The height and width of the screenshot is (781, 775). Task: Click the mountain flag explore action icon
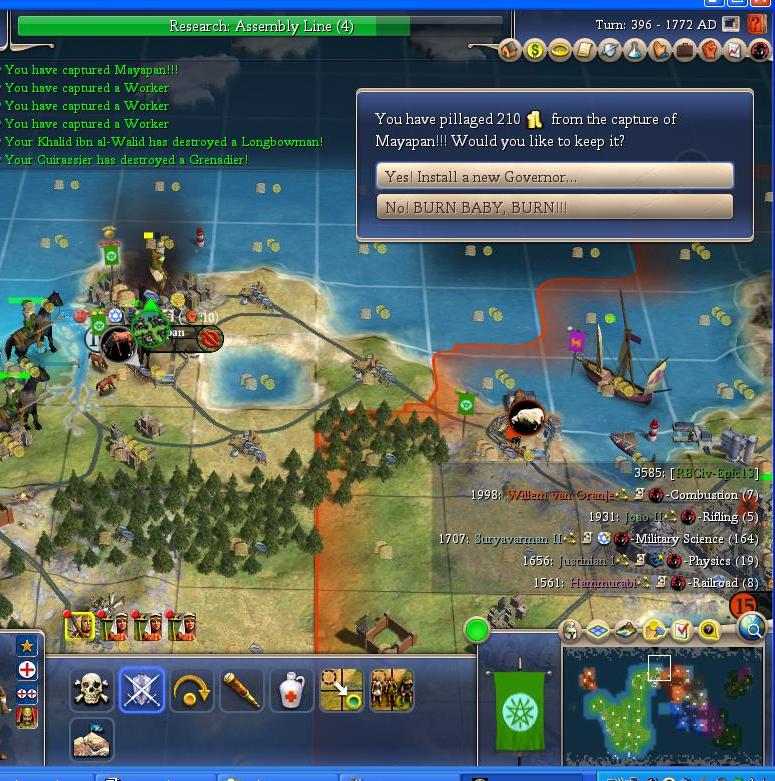91,739
